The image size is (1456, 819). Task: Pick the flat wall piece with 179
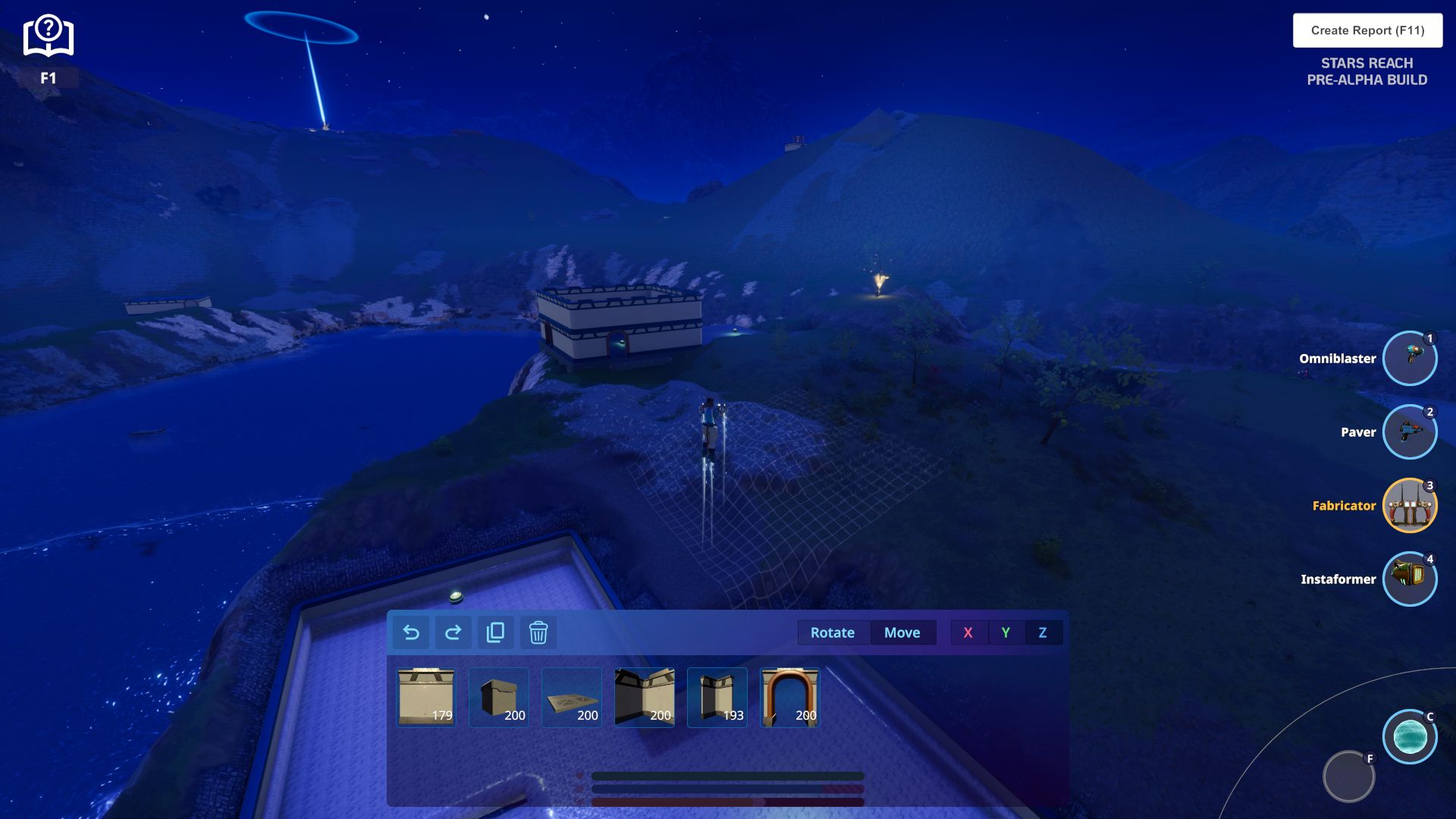click(x=425, y=697)
